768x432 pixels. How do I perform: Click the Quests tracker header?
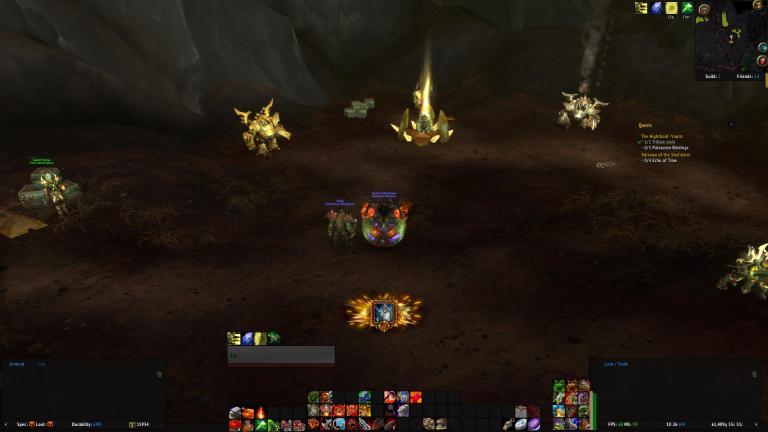tap(646, 125)
